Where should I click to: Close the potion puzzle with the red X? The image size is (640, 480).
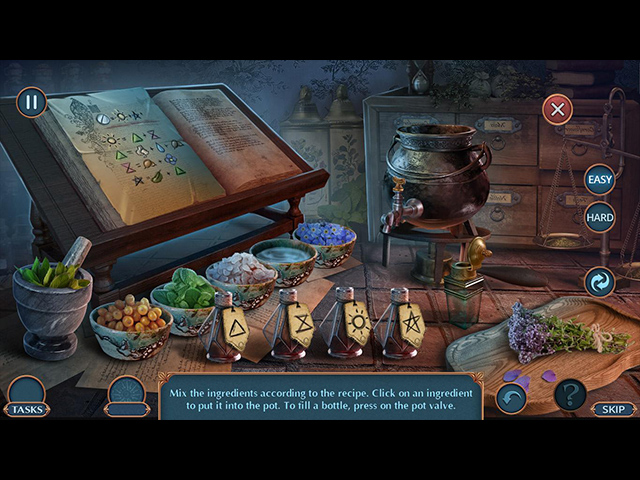tap(557, 109)
